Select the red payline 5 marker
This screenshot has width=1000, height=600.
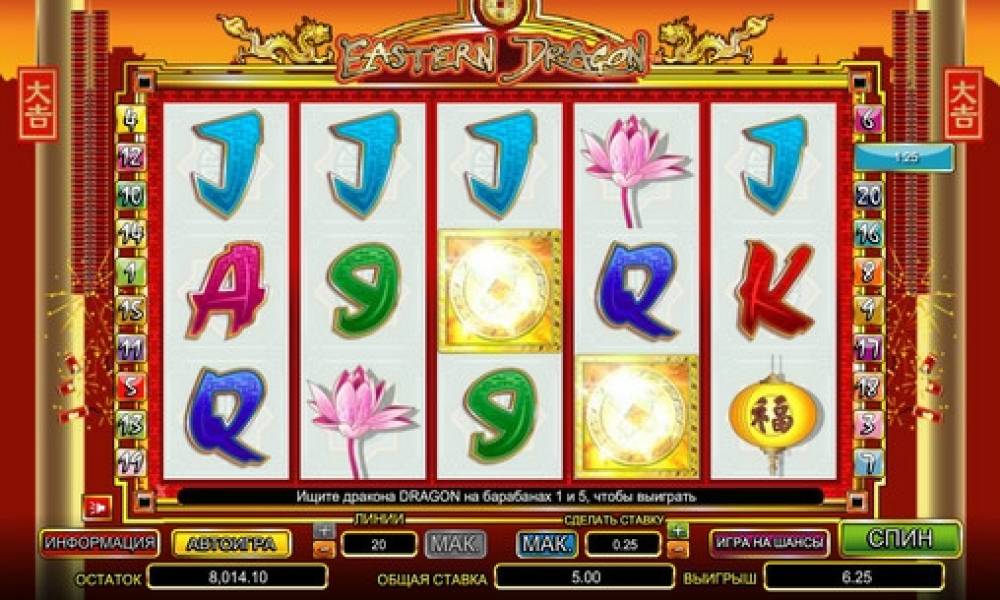point(131,384)
